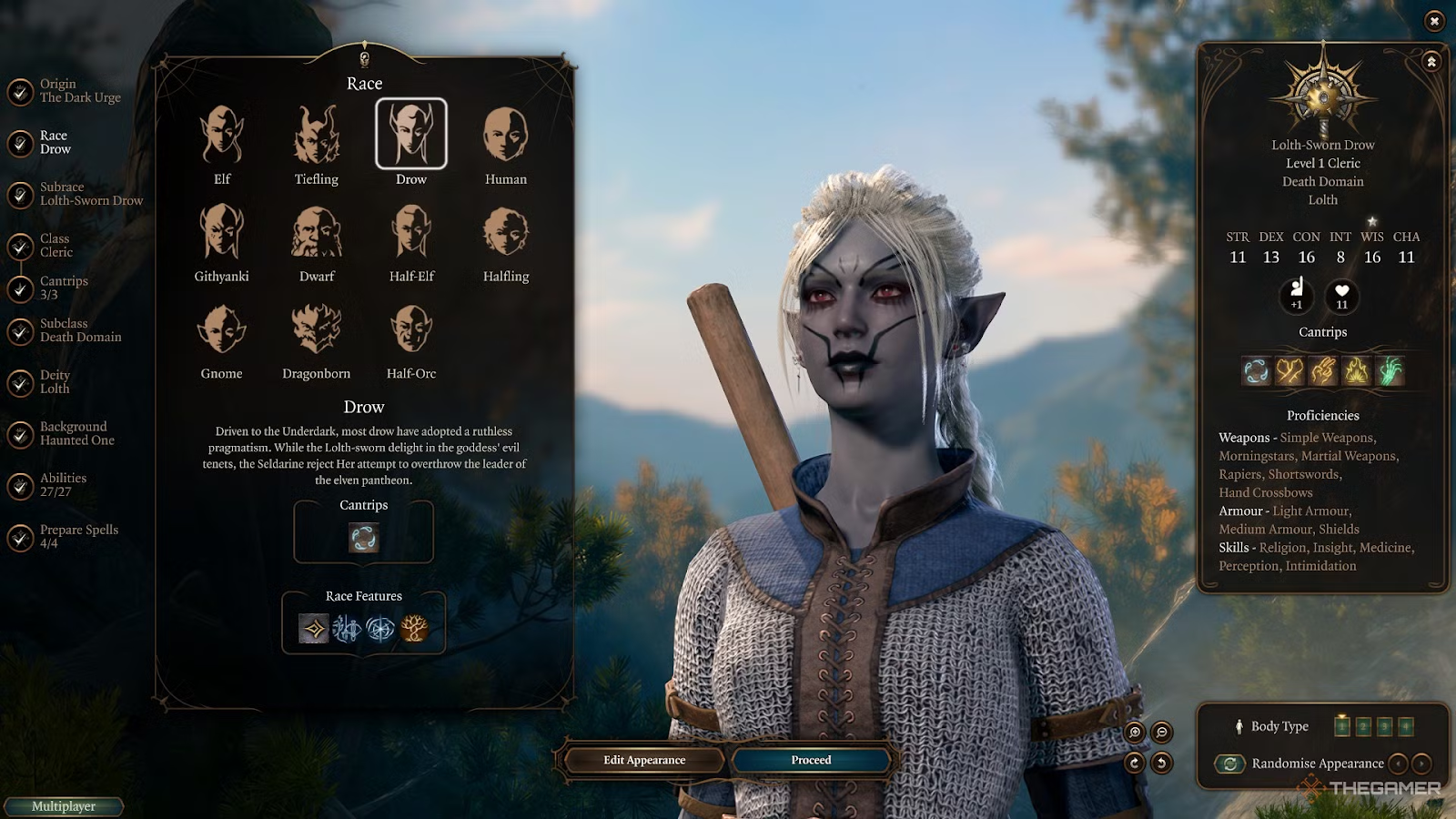The image size is (1456, 819).
Task: Choose the Tiefling race
Action: click(317, 136)
